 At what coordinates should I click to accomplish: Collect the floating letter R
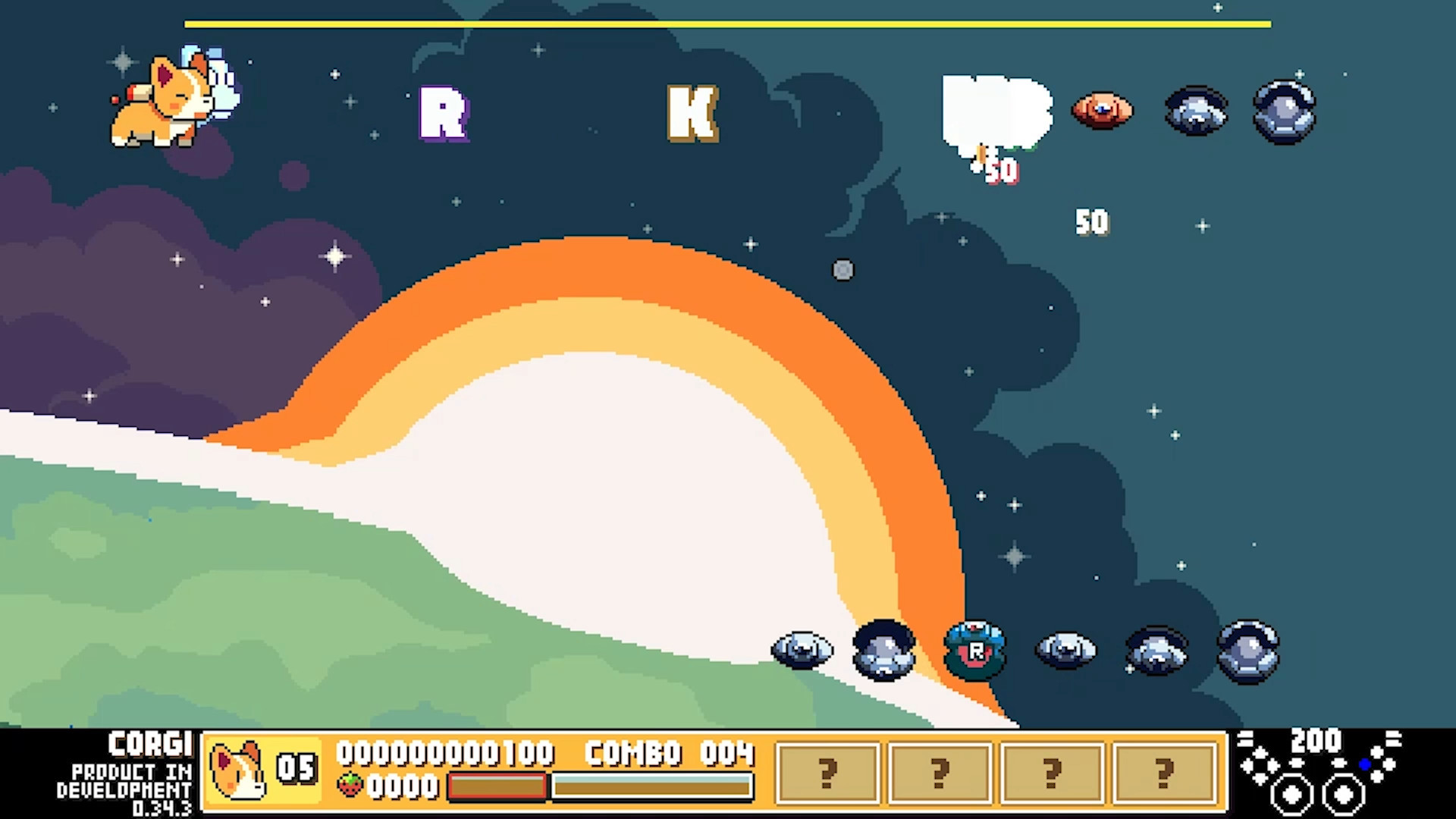click(x=444, y=114)
